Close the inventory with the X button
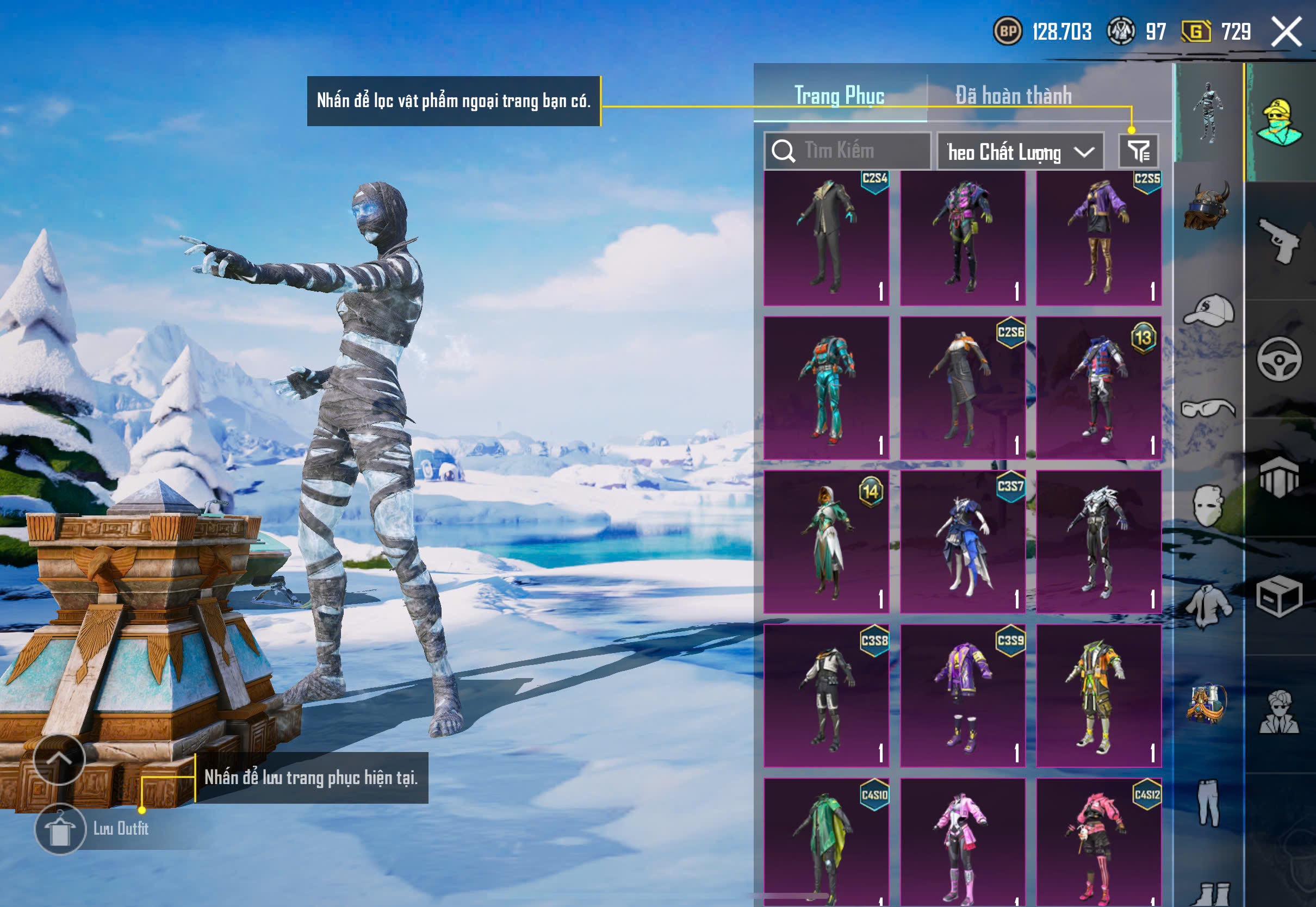Viewport: 1316px width, 907px height. (1287, 32)
